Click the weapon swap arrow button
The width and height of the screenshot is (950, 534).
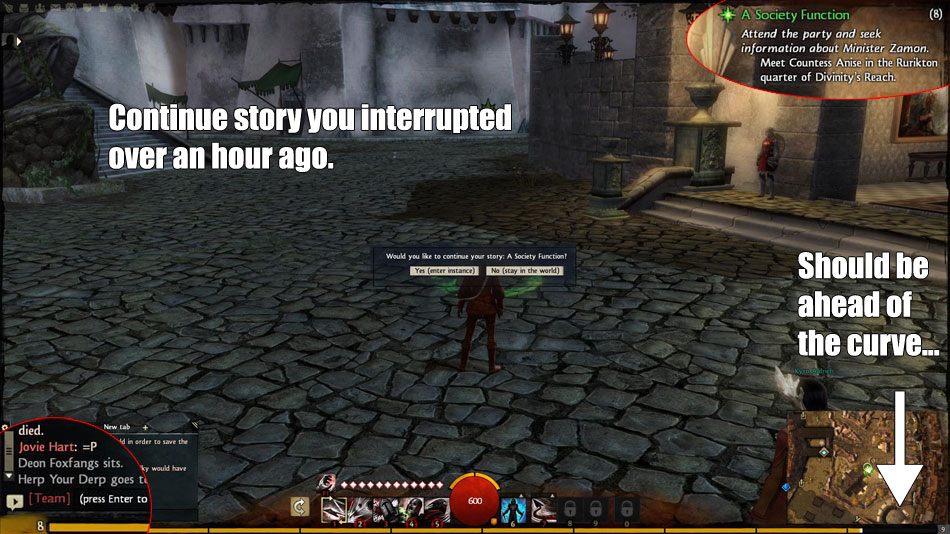click(x=298, y=507)
